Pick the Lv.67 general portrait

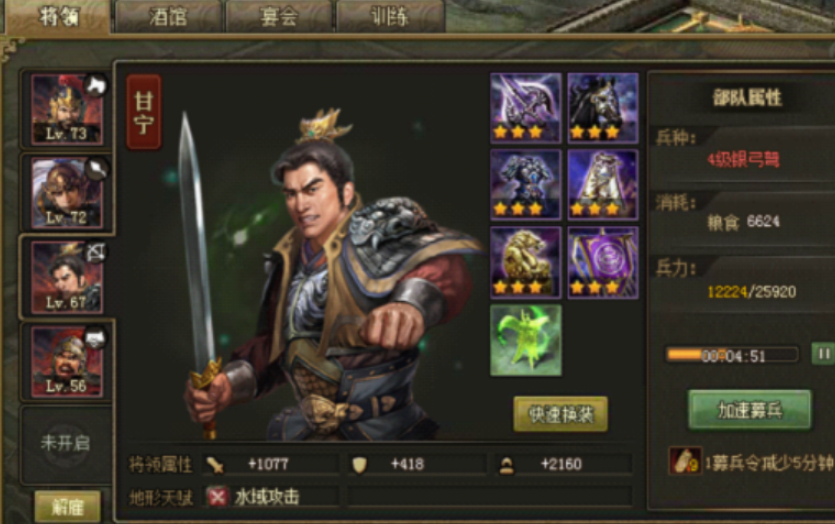(x=66, y=277)
